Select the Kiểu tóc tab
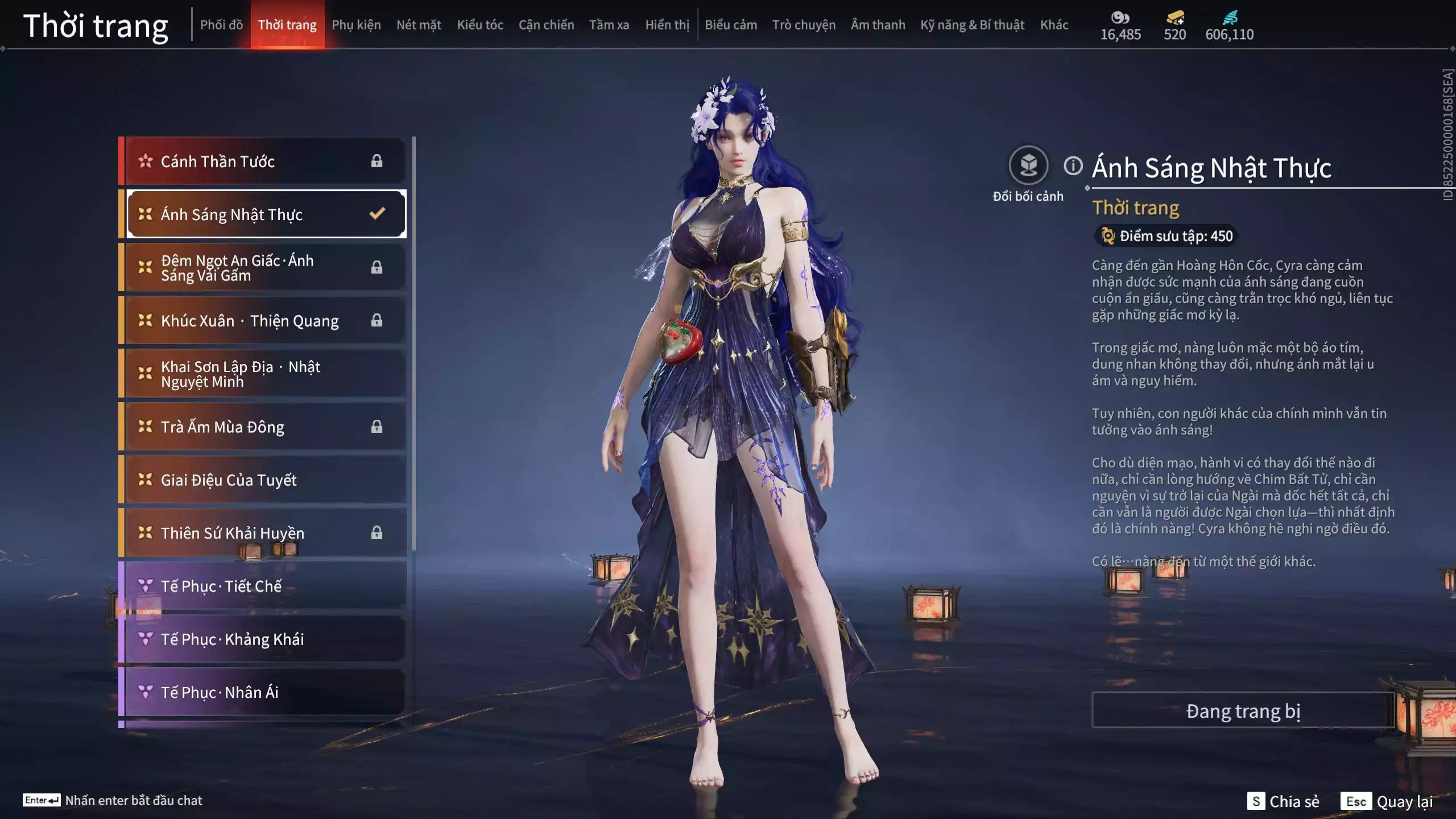 [480, 25]
